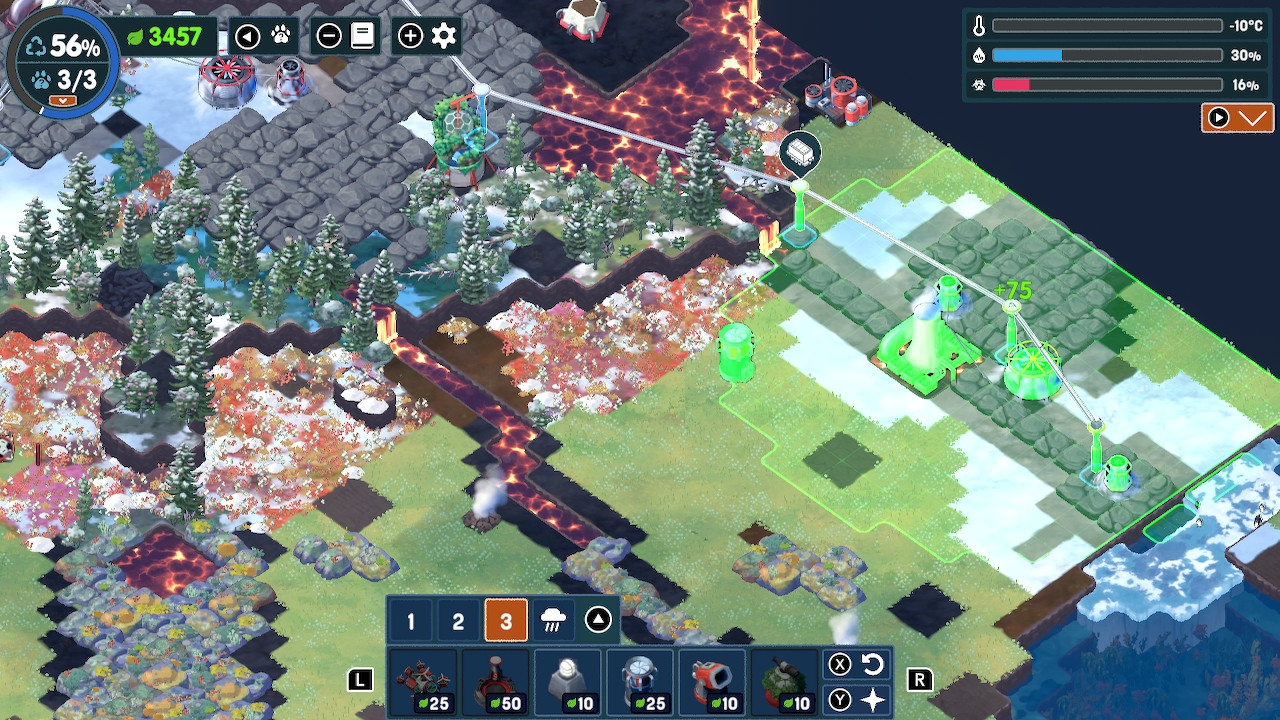
Task: Click the undo arrow button
Action: (x=872, y=664)
